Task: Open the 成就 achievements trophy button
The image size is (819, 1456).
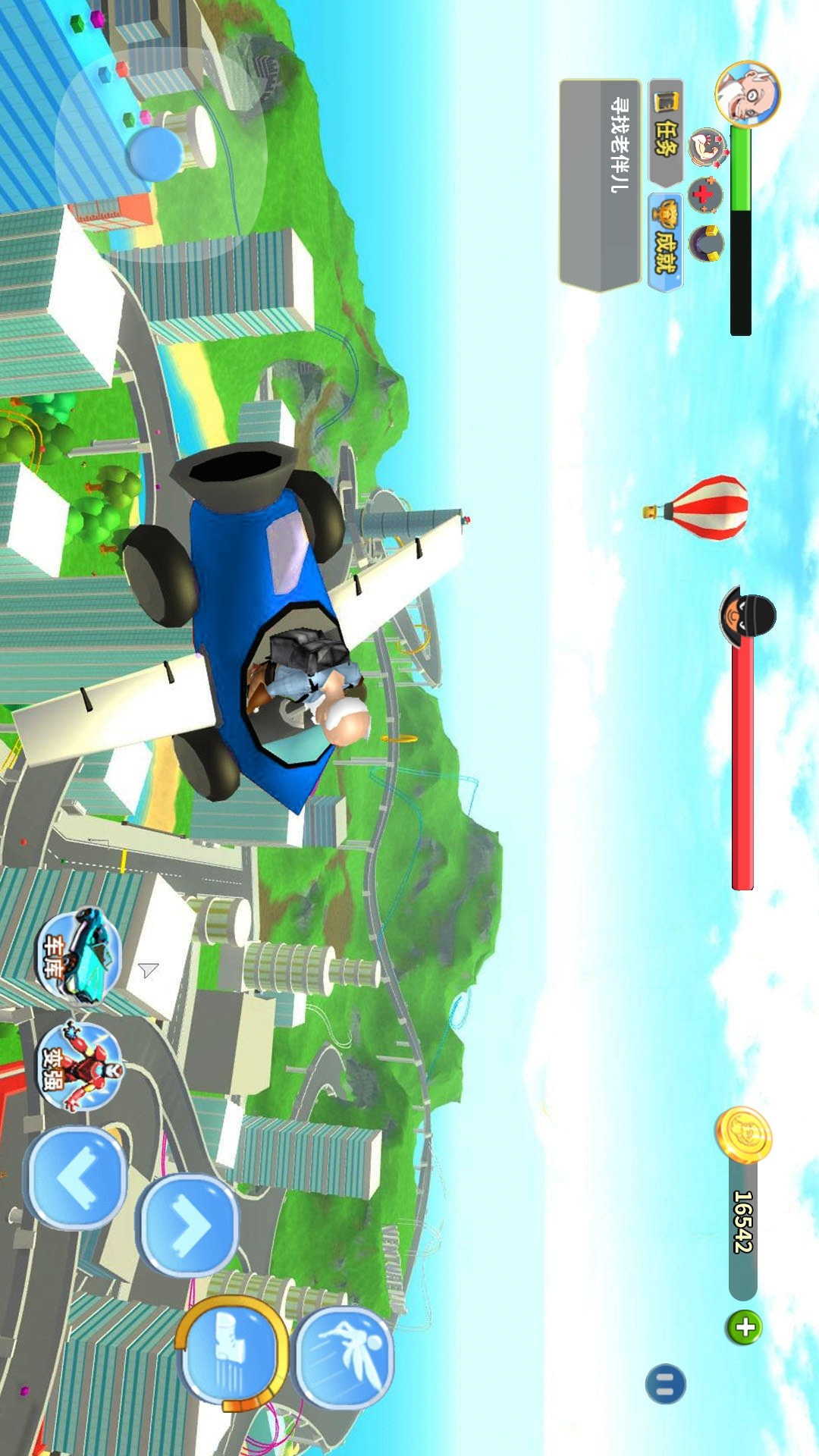Action: point(666,243)
